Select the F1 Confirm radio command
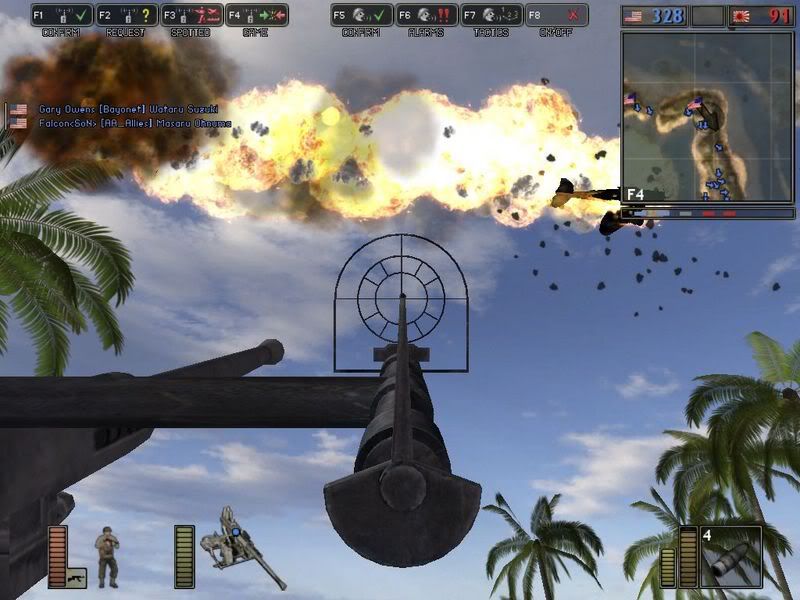Screen dimensions: 800x600 pos(61,16)
